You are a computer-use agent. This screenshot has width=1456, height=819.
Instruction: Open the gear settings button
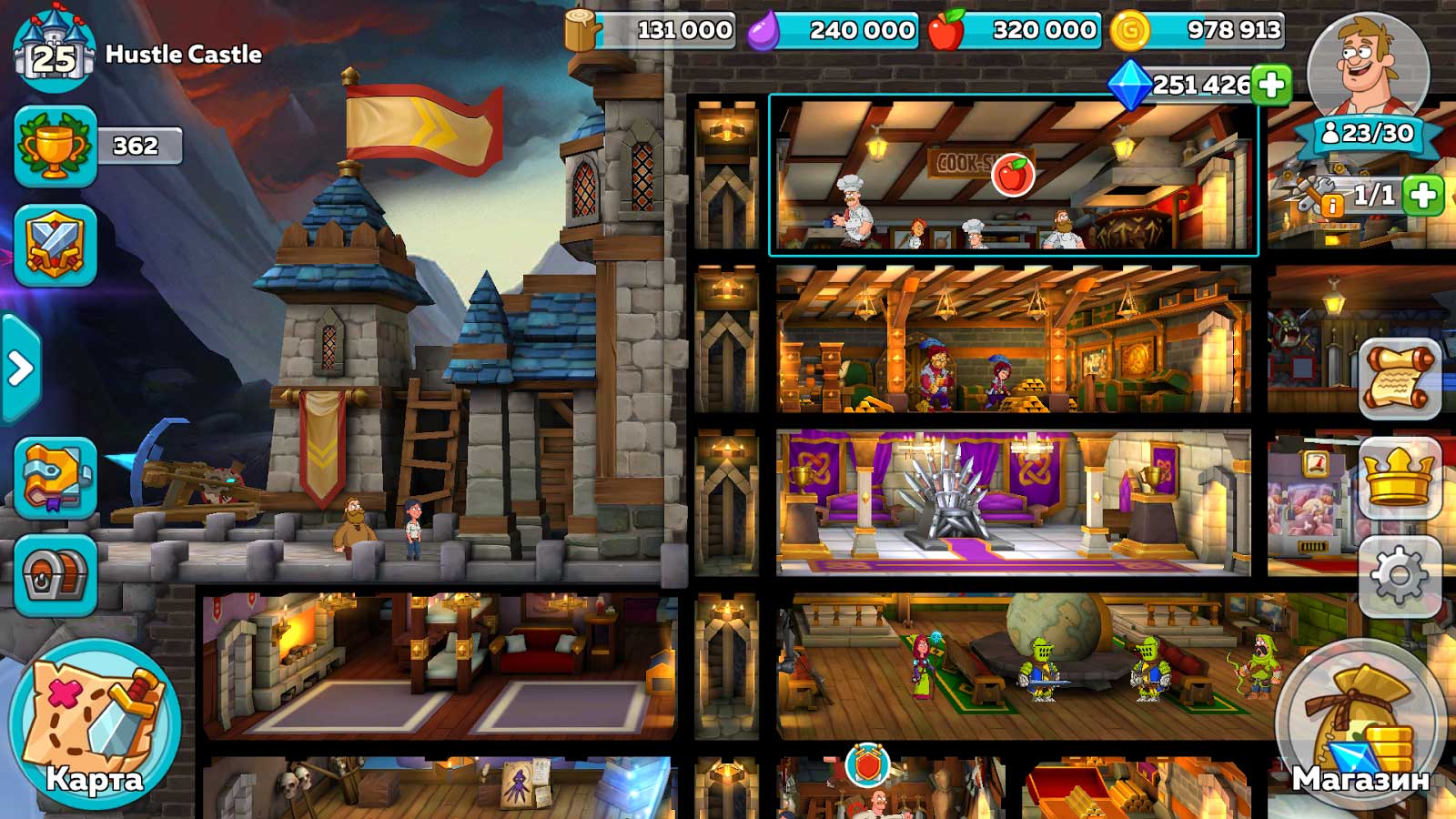[1400, 575]
